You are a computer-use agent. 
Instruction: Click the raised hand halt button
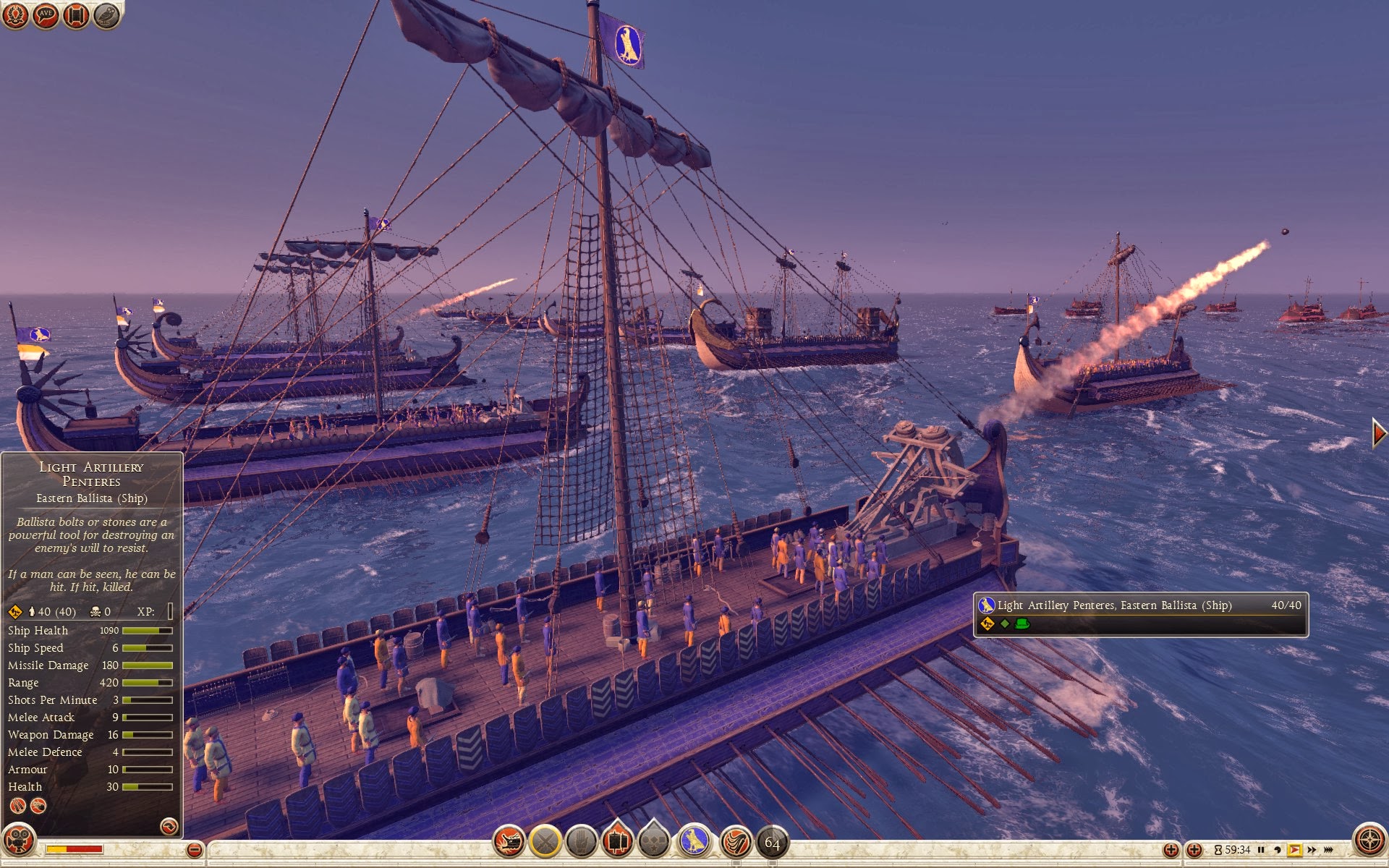[x=582, y=841]
